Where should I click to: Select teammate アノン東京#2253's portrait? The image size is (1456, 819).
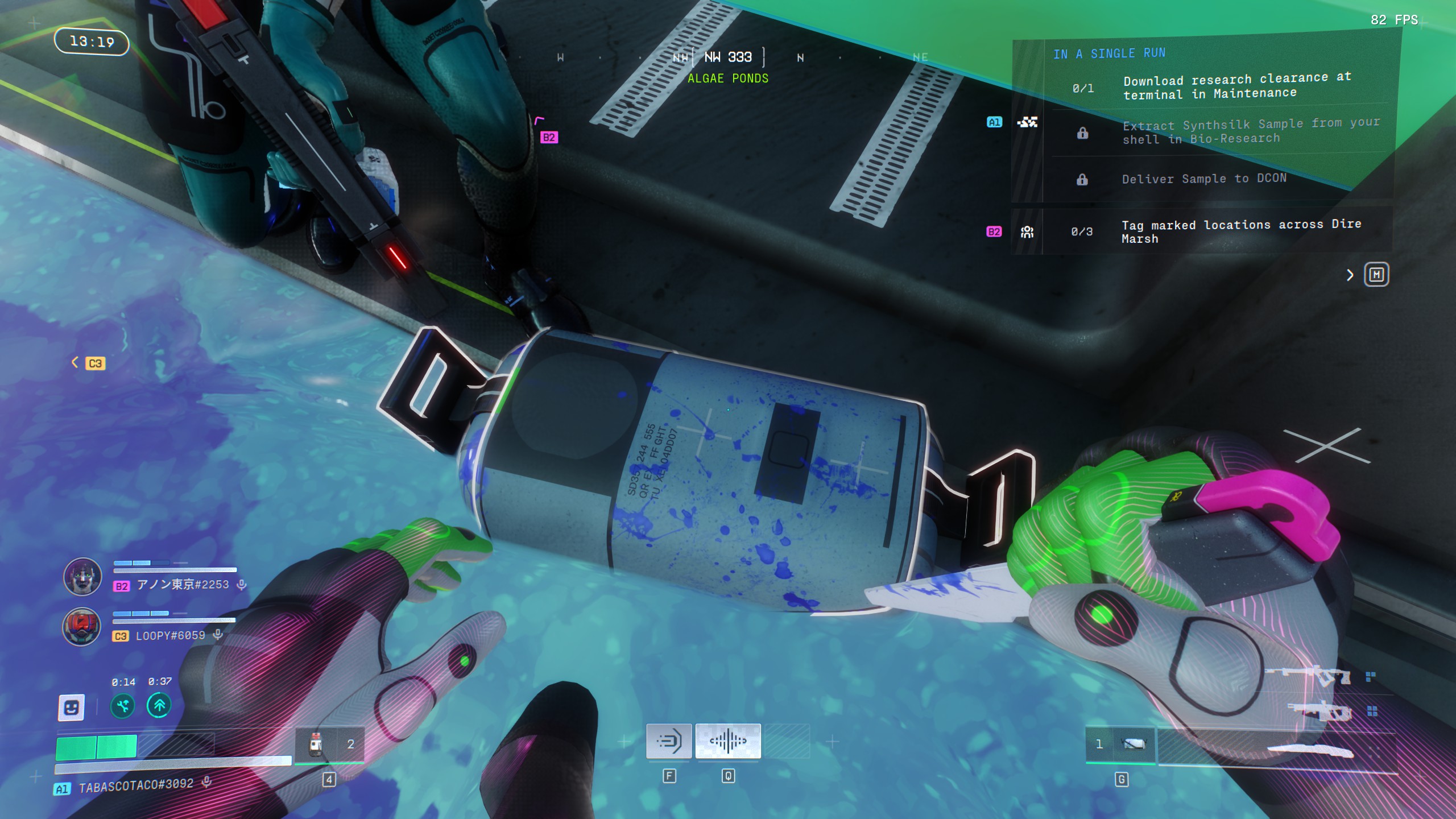82,576
